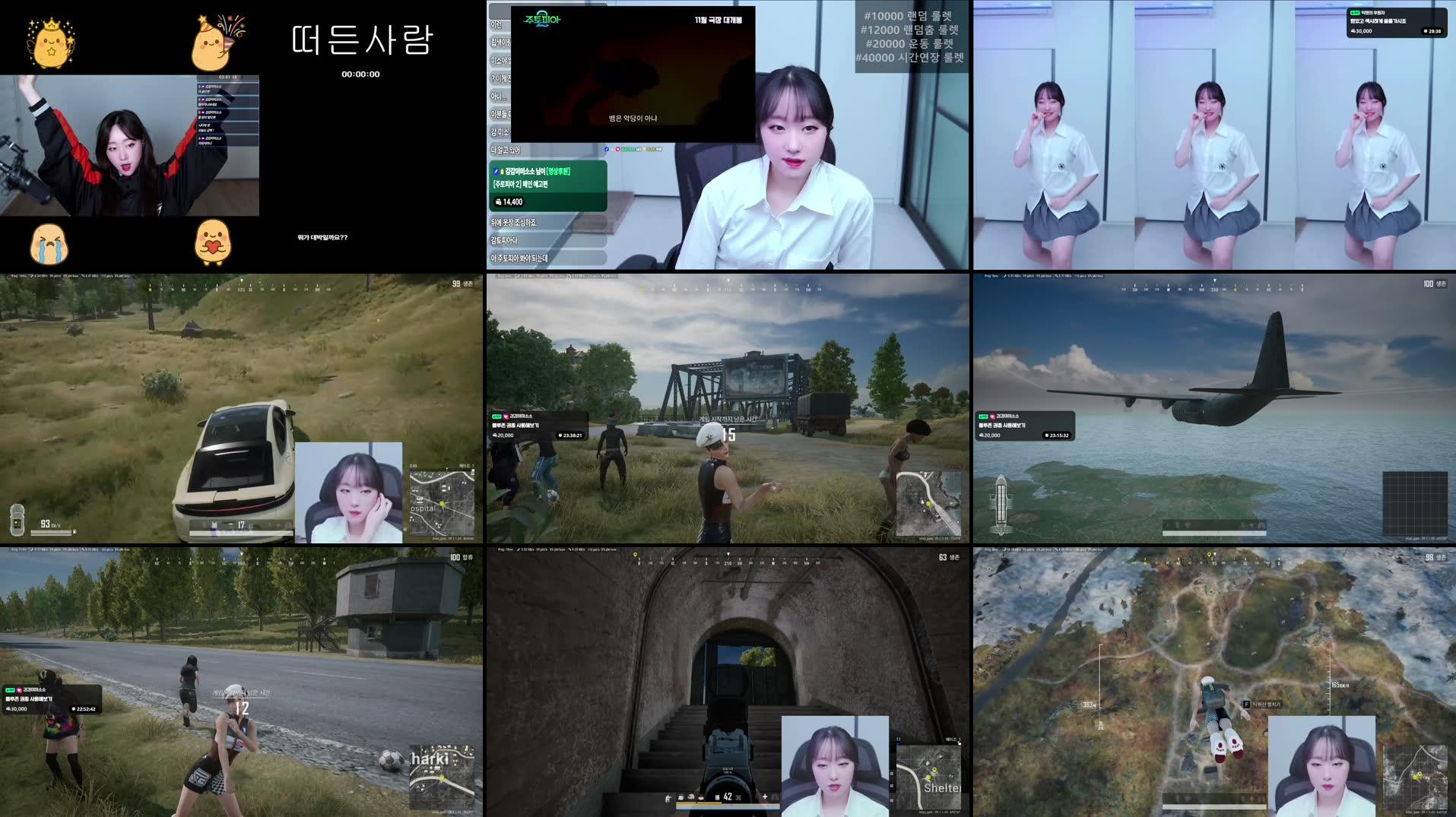Open the airplane route icon on the minimap

(1001, 505)
